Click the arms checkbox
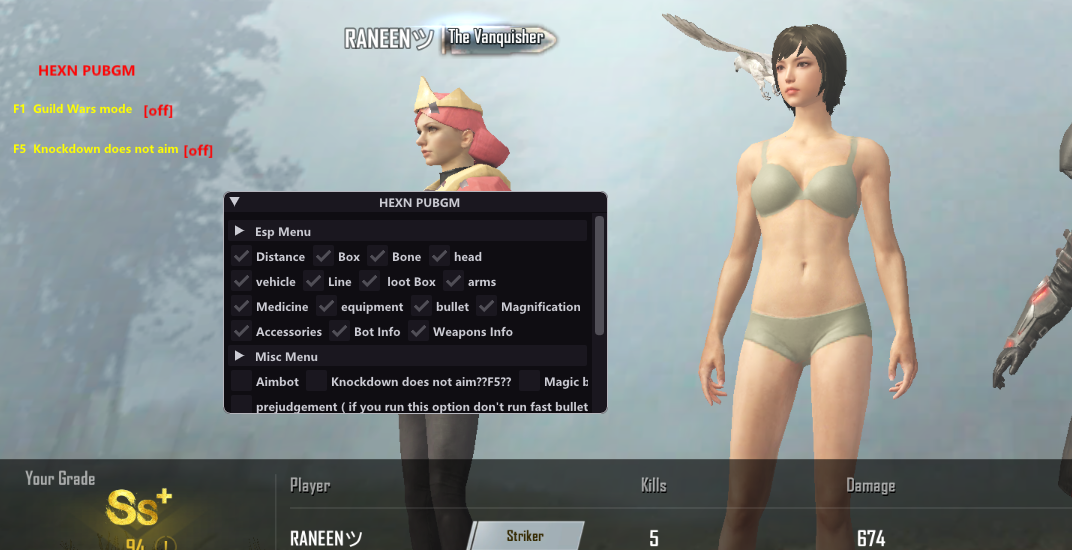The height and width of the screenshot is (550, 1072). (x=453, y=281)
